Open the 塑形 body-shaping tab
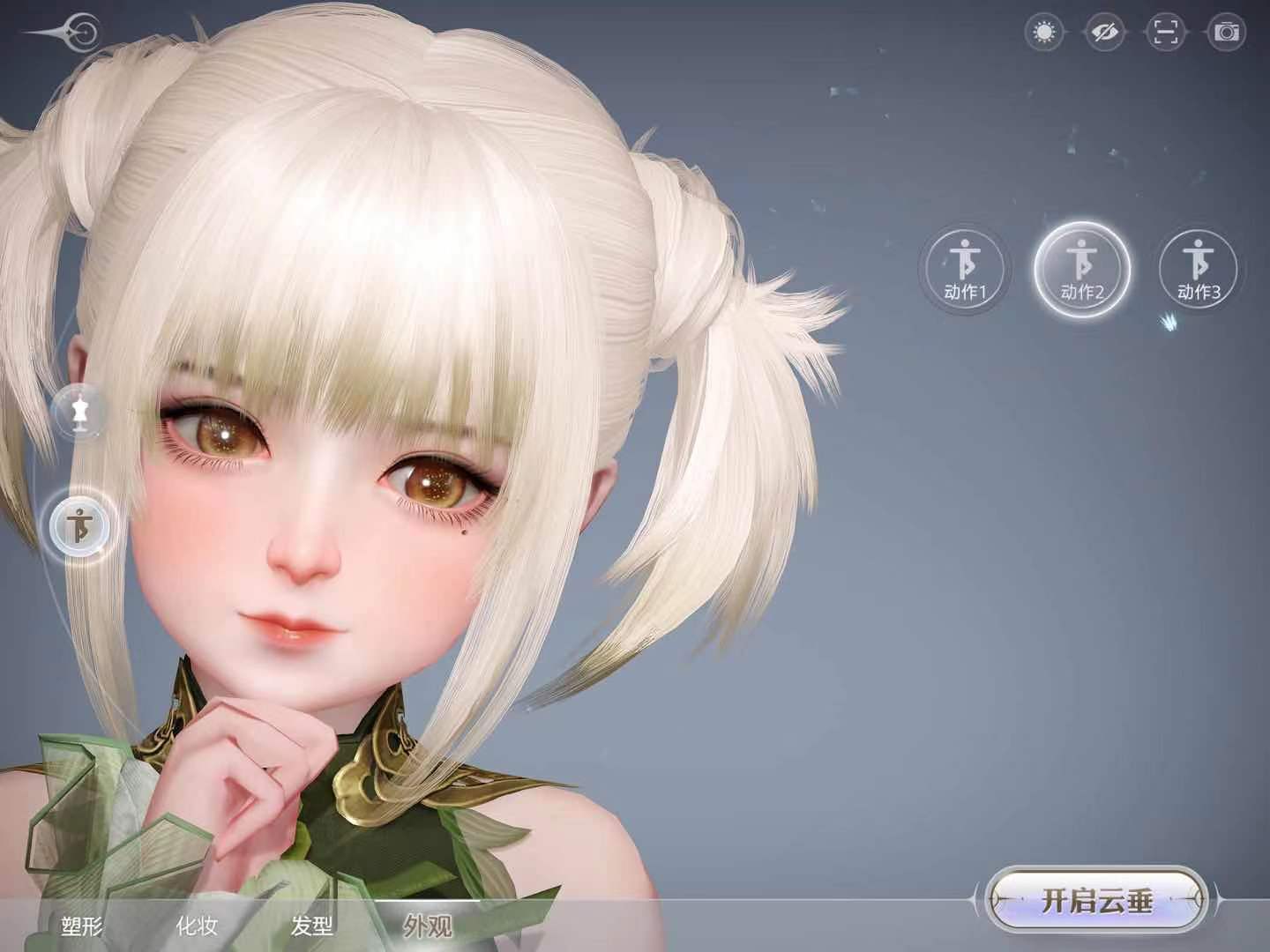1270x952 pixels. click(83, 926)
